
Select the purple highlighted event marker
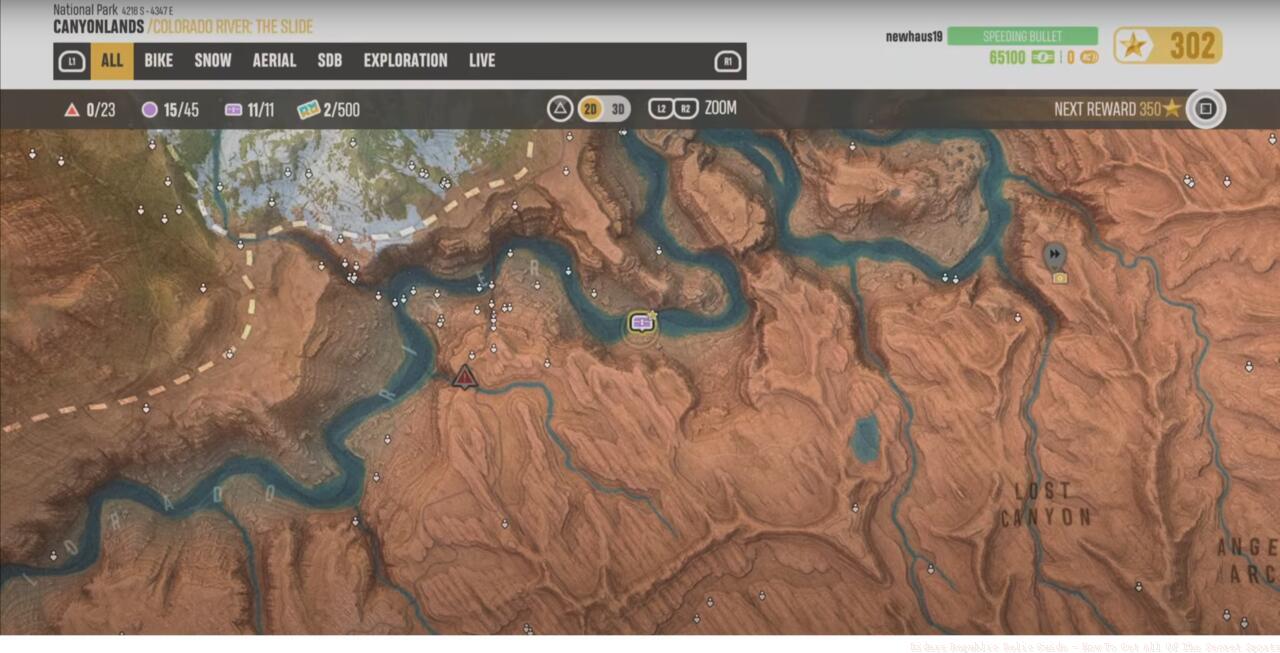pos(641,323)
